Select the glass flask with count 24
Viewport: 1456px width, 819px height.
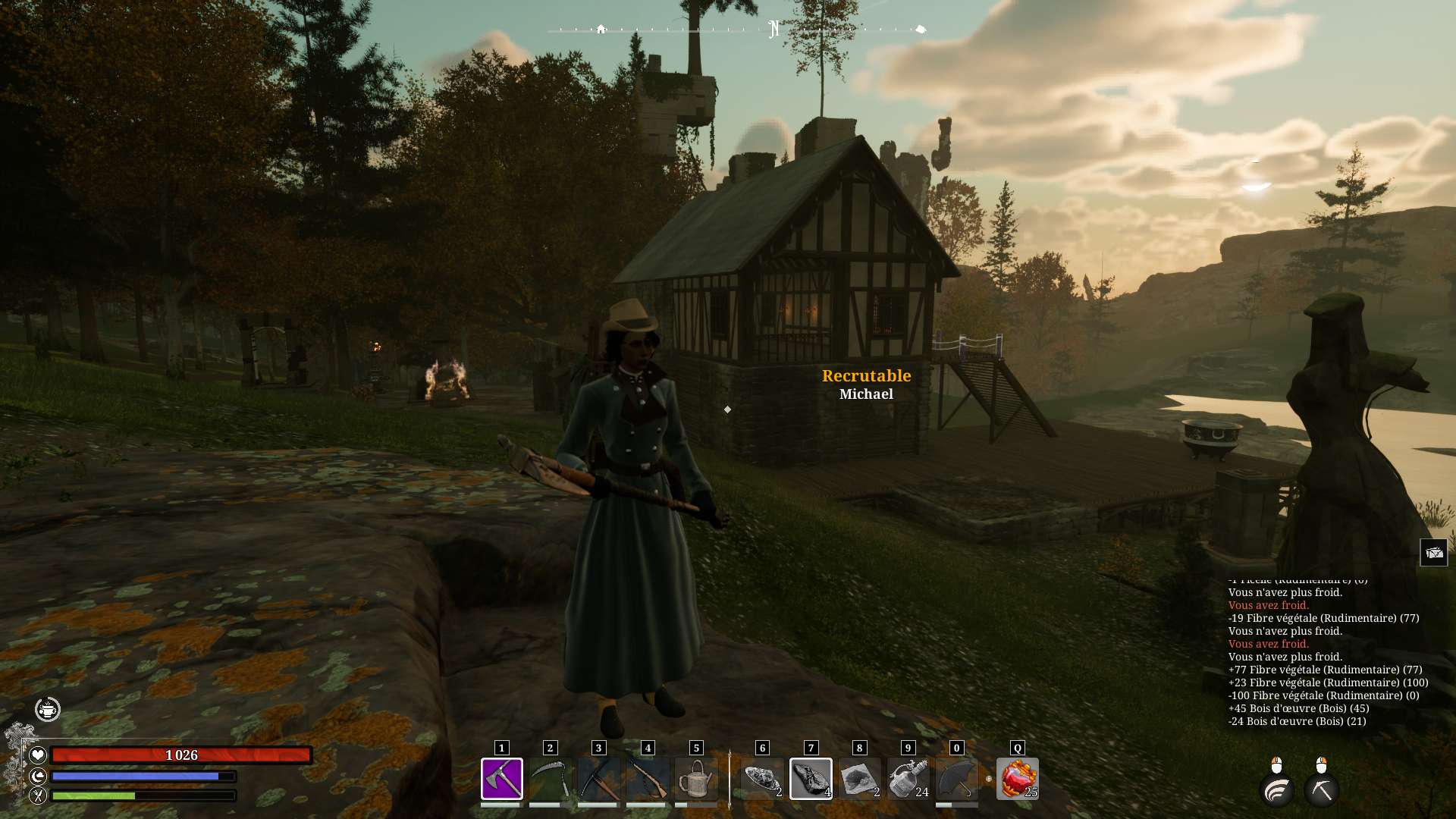(x=908, y=778)
